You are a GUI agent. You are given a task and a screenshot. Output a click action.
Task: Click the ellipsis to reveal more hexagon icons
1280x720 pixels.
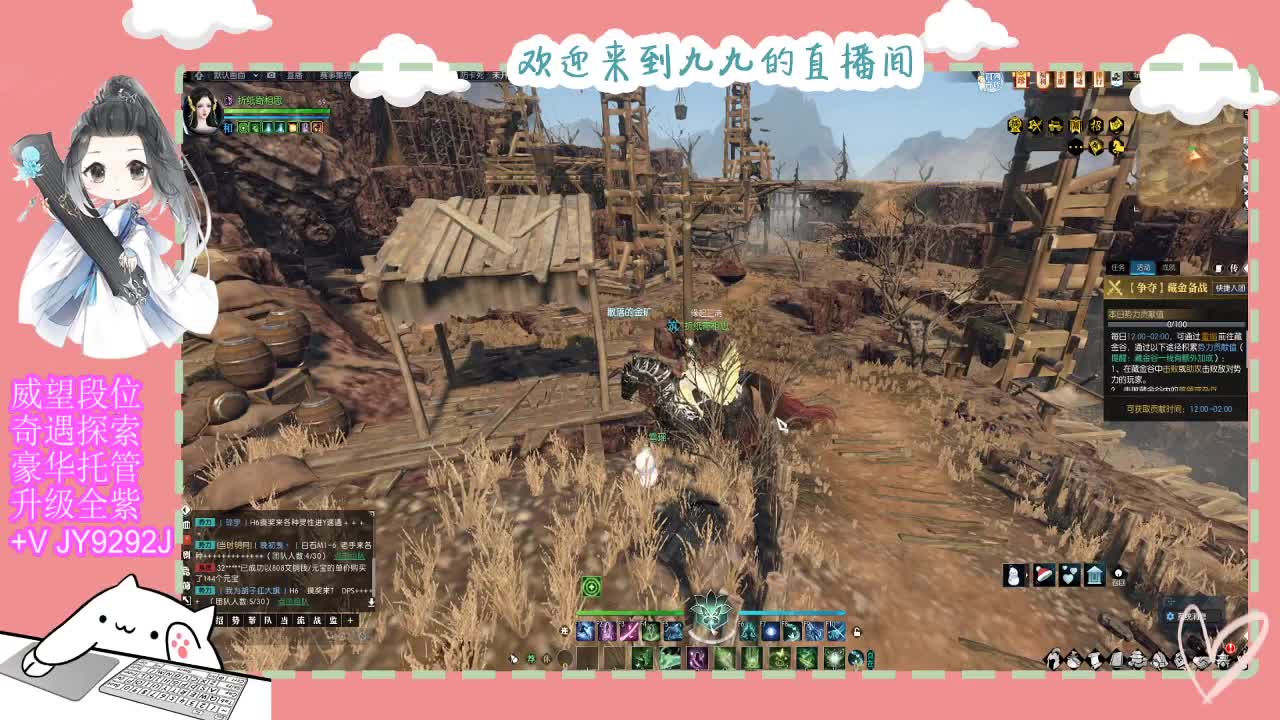click(x=1076, y=147)
